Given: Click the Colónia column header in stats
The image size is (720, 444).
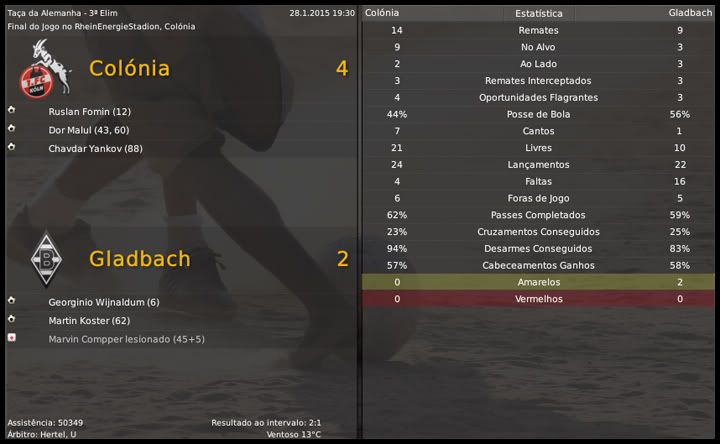Looking at the screenshot, I should pos(381,13).
